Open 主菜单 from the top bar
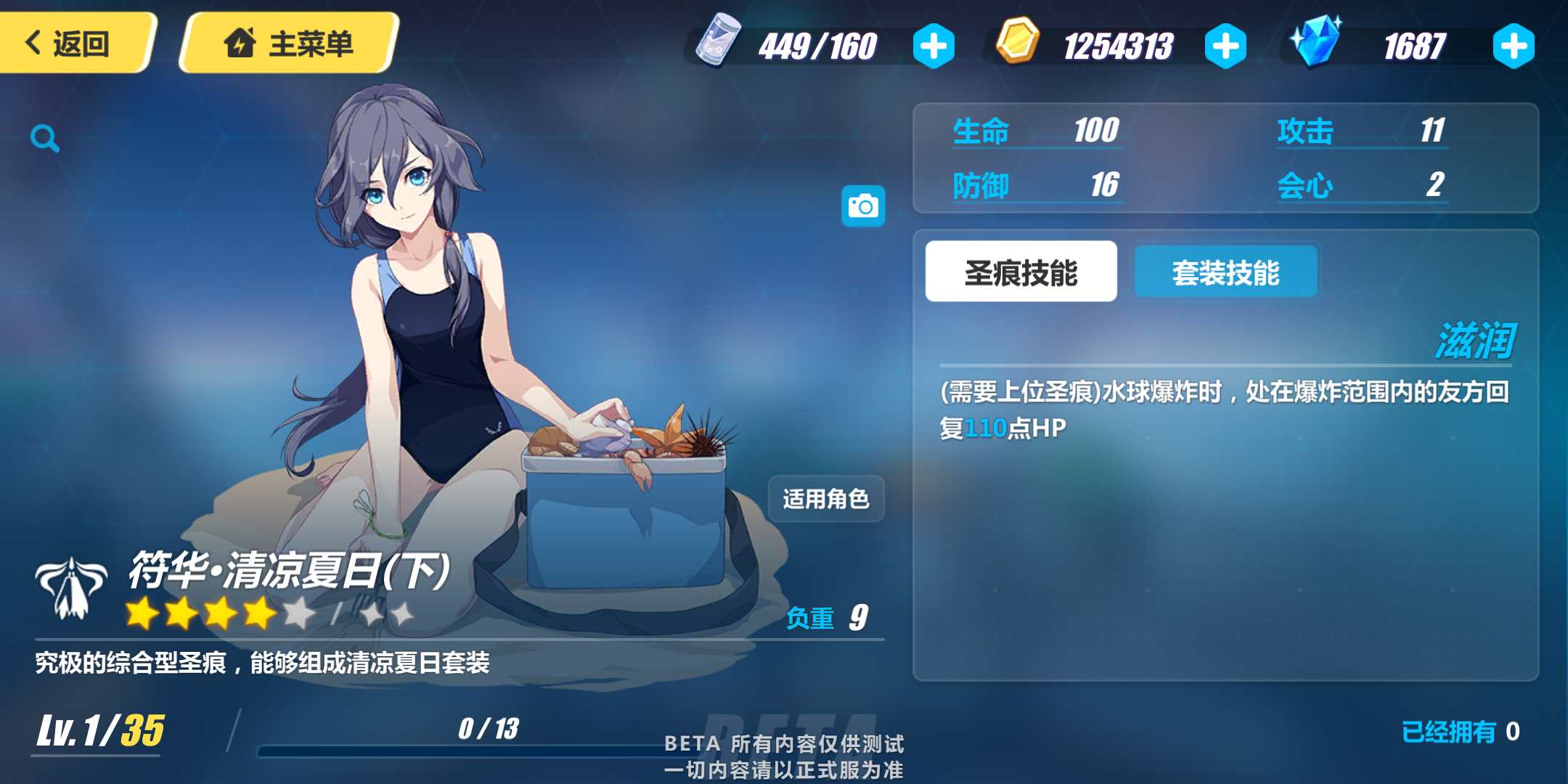1568x784 pixels. click(290, 44)
